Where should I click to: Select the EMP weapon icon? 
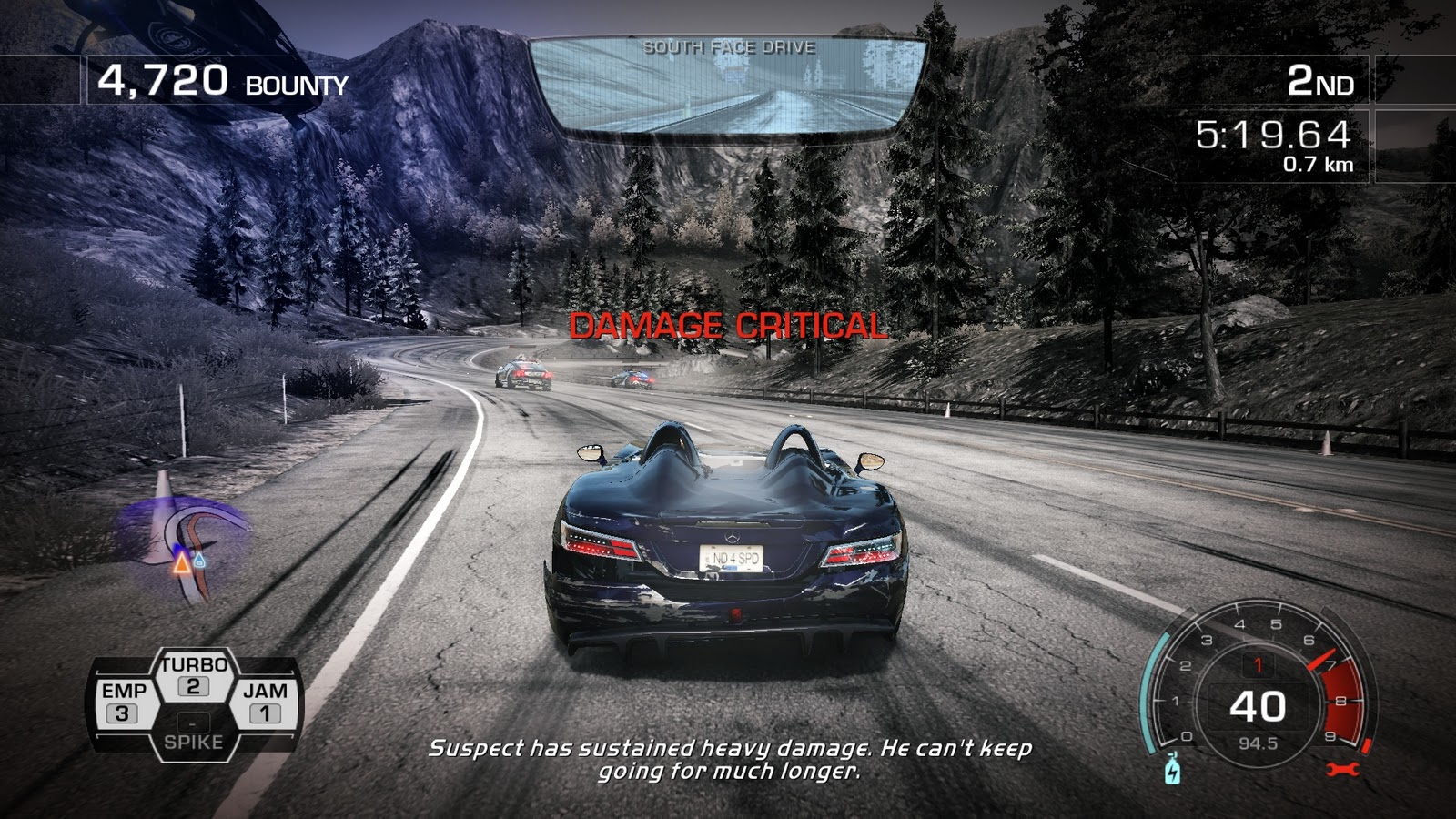pos(126,701)
